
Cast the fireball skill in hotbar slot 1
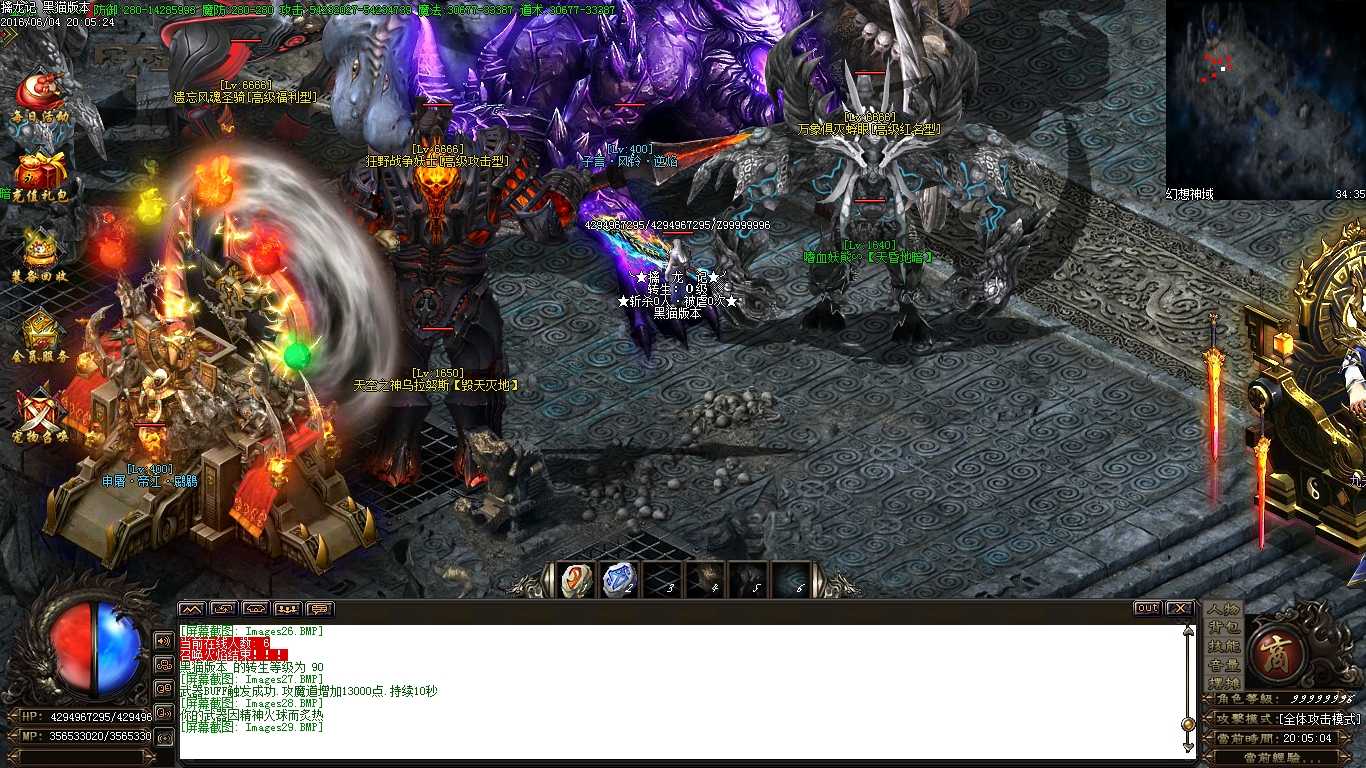coord(575,580)
